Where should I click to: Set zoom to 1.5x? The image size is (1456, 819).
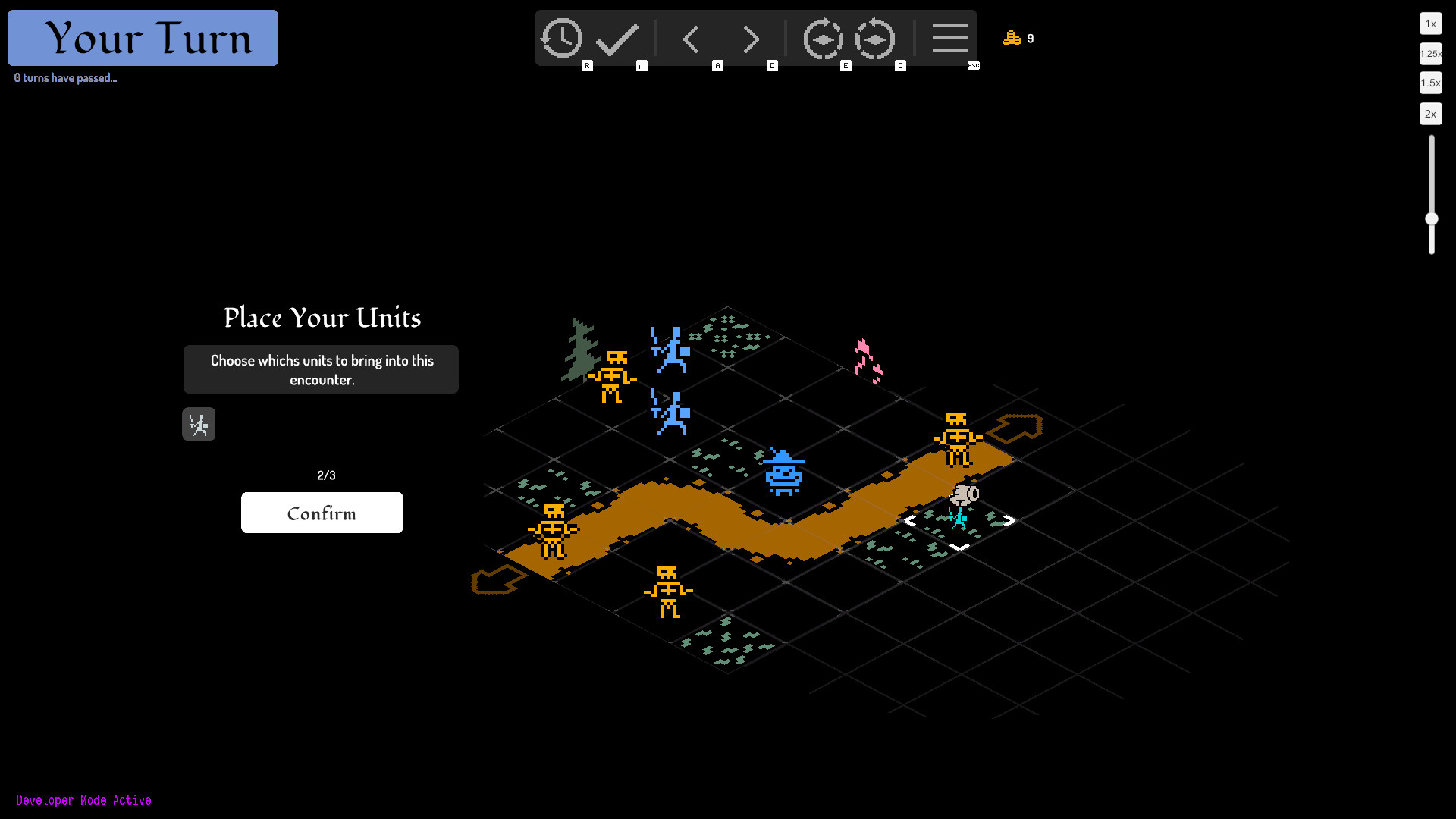coord(1430,83)
